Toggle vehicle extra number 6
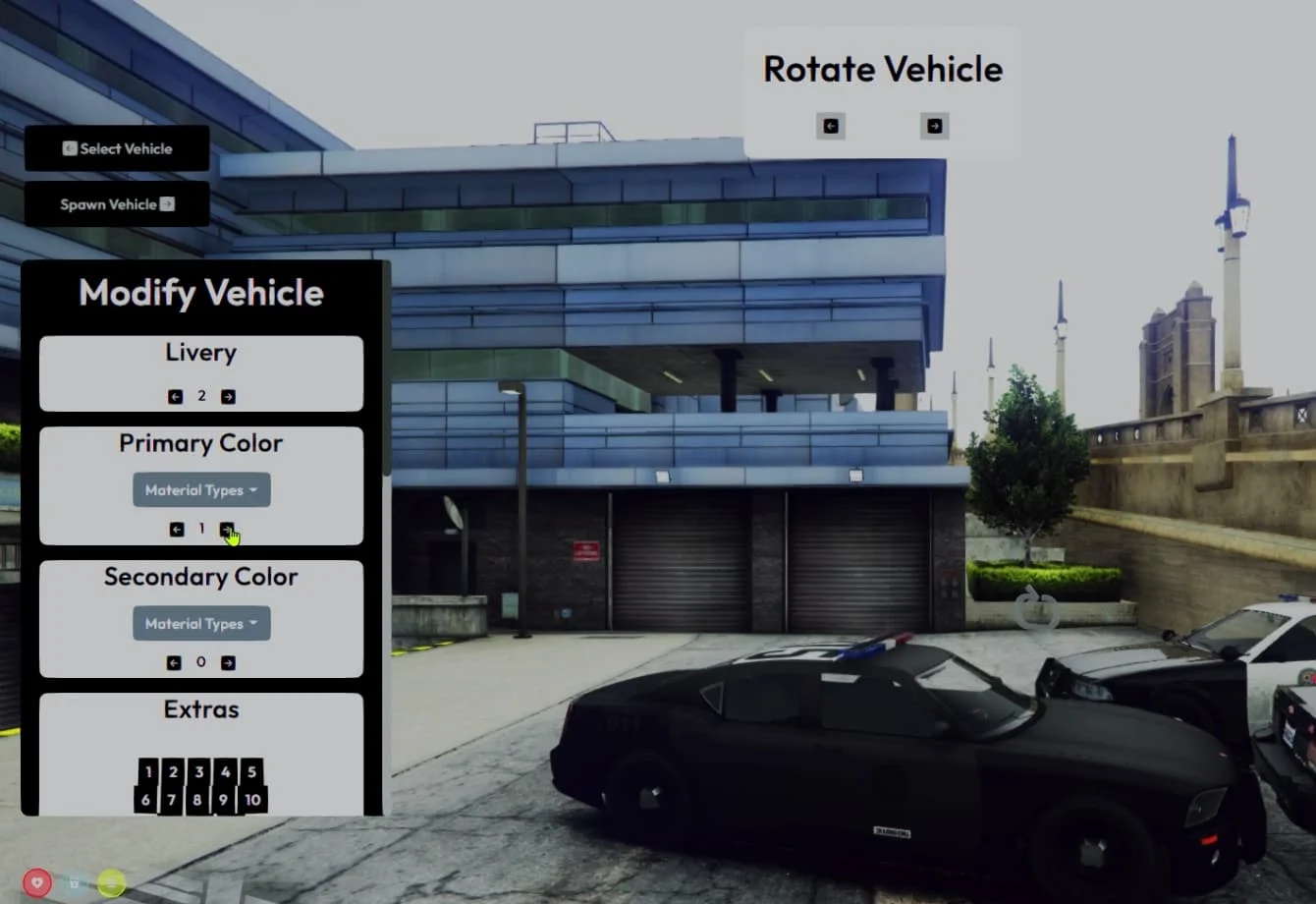1316x904 pixels. [145, 800]
